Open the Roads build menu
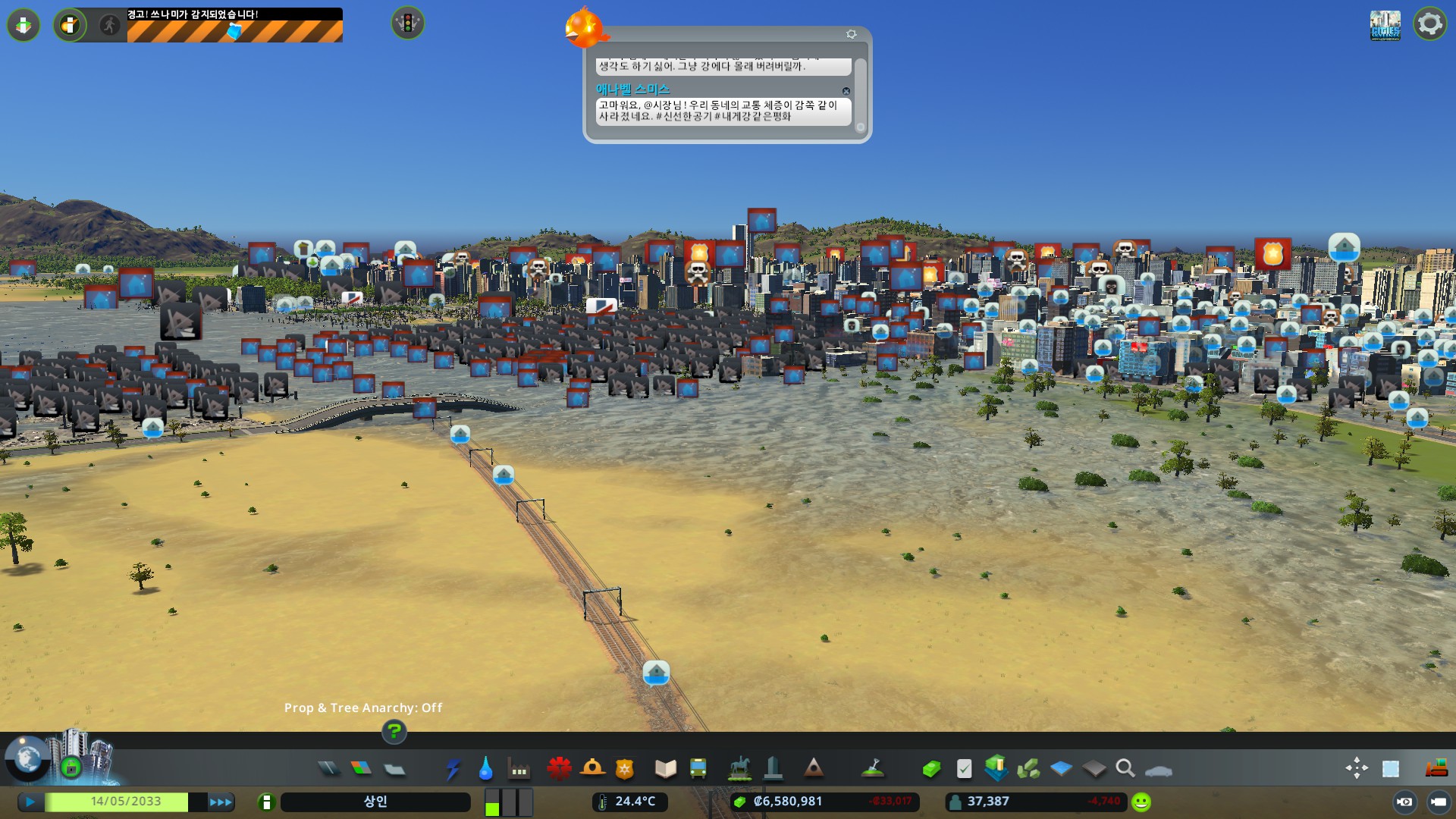Viewport: 1456px width, 819px height. 328,769
